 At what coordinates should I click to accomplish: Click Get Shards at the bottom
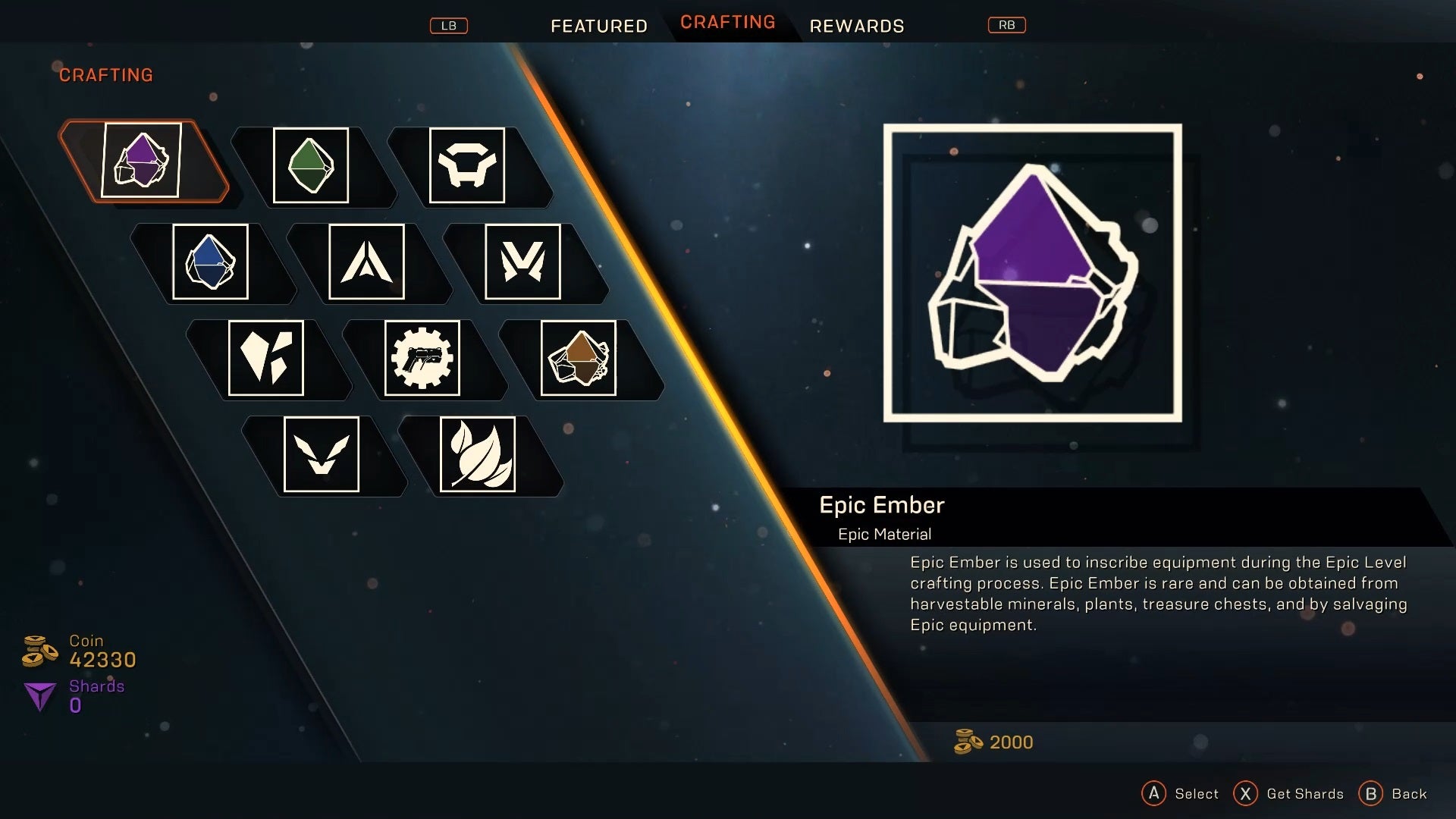tap(1289, 793)
